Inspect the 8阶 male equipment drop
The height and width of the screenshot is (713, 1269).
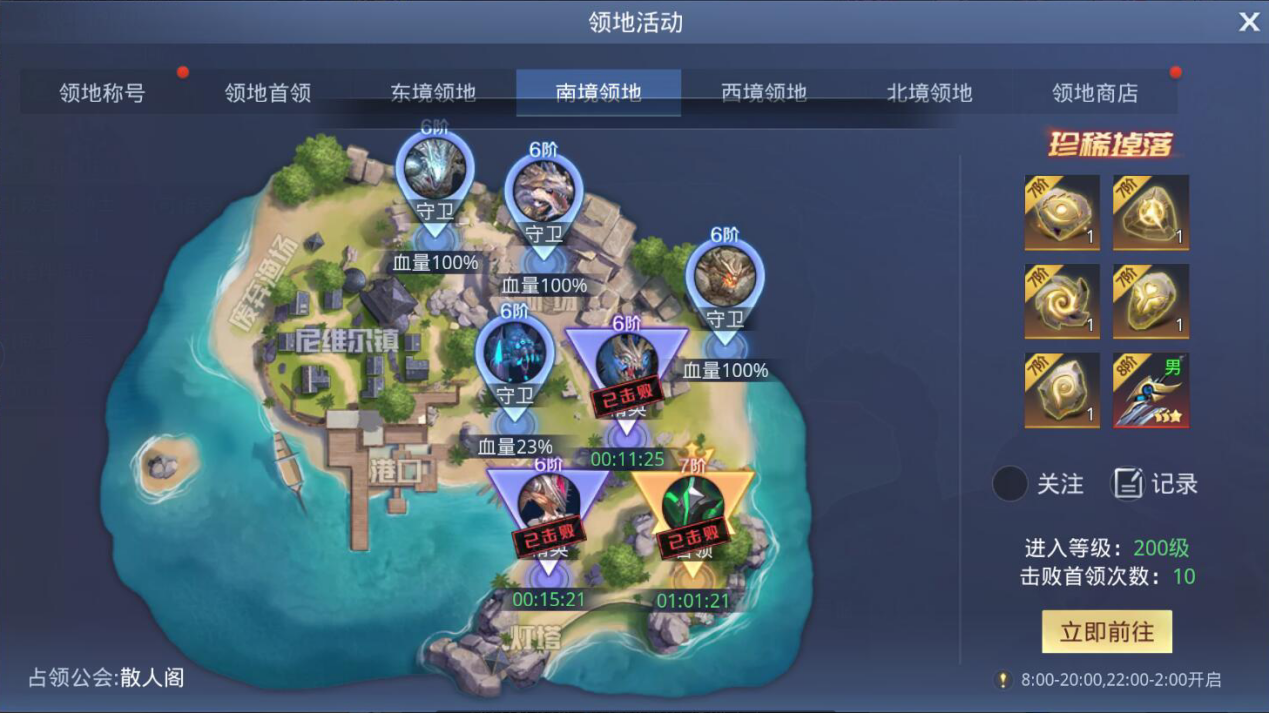point(1151,391)
